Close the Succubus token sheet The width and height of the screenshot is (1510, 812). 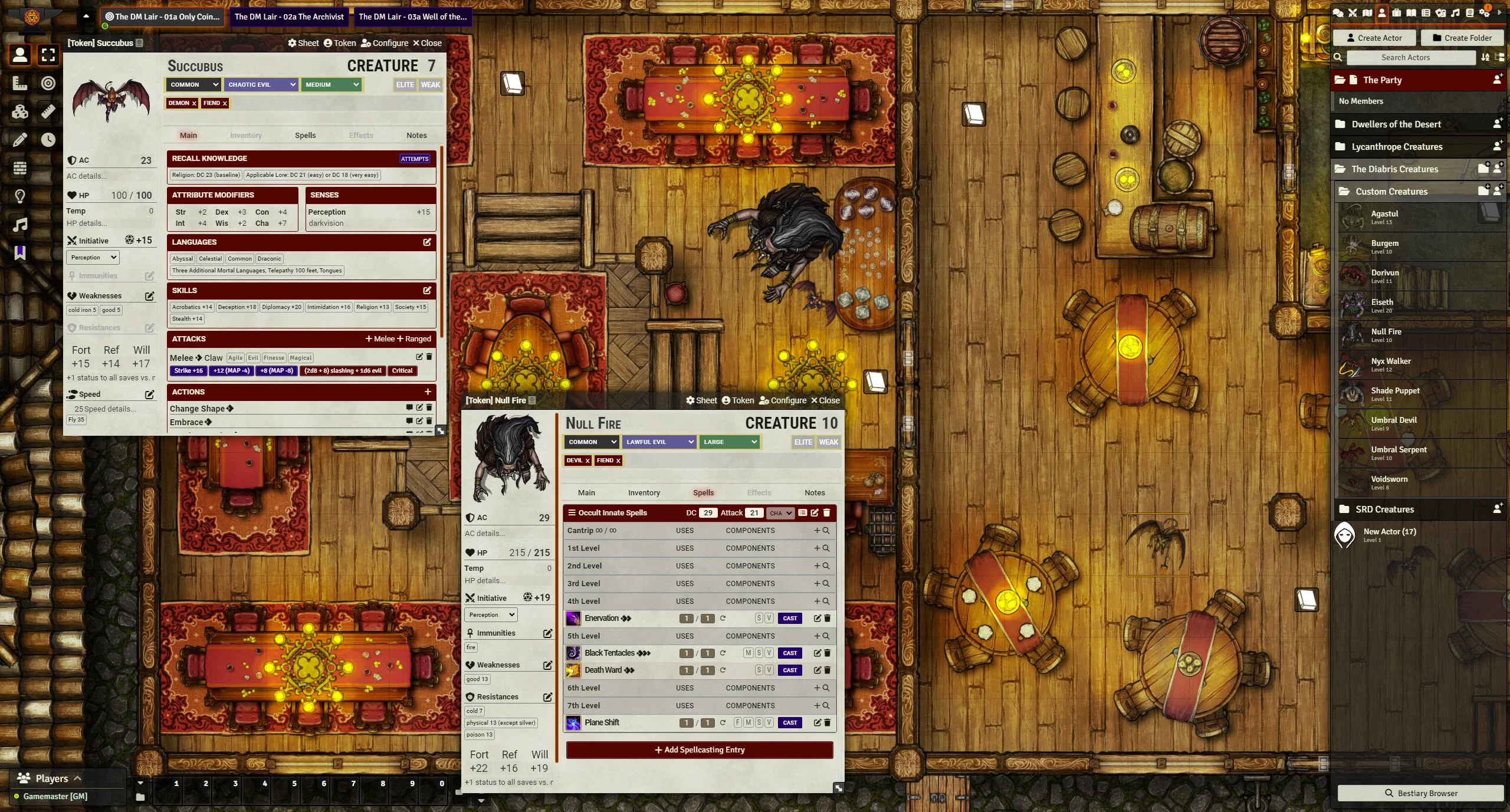427,43
